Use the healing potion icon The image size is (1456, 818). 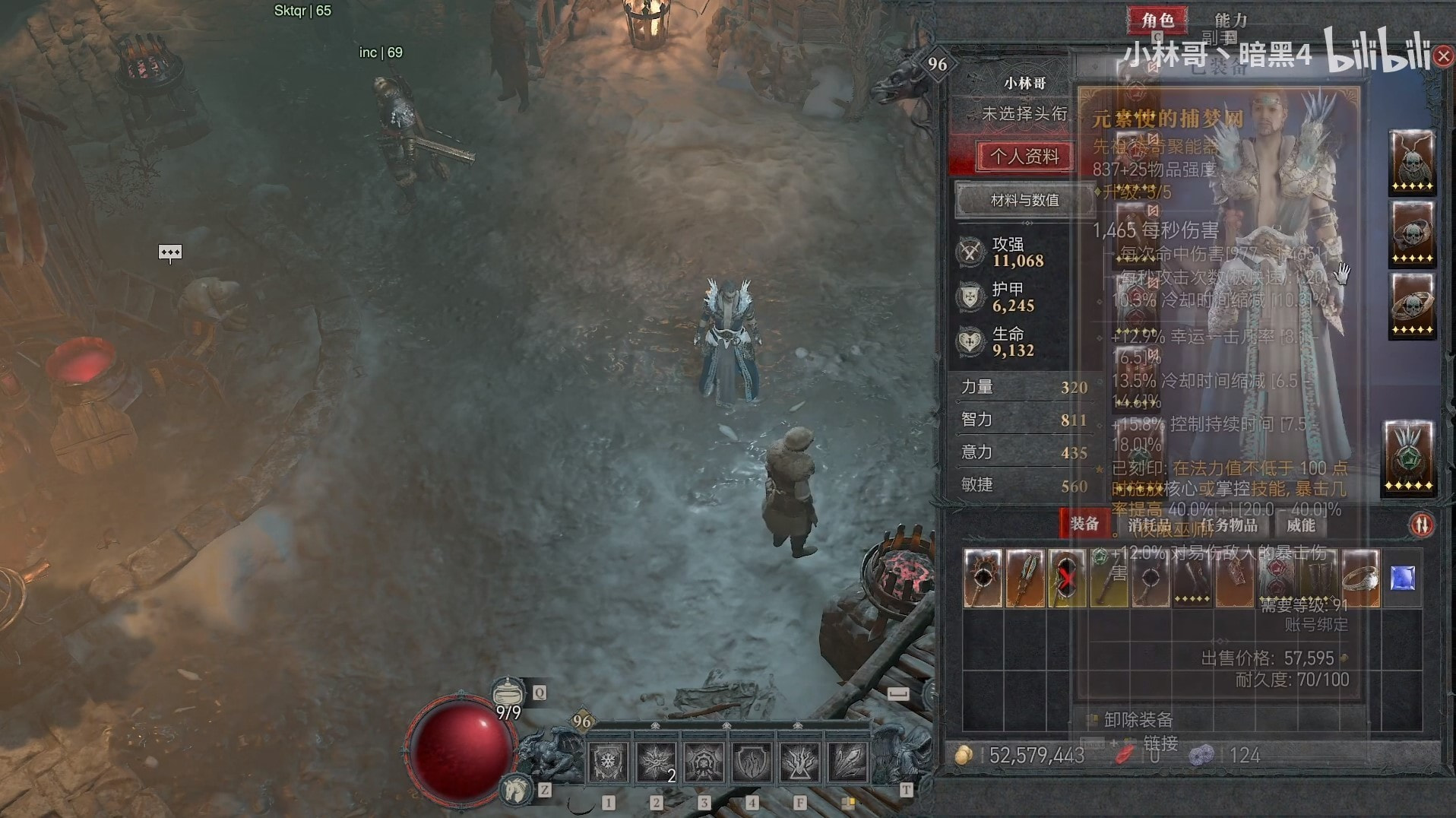tap(508, 693)
